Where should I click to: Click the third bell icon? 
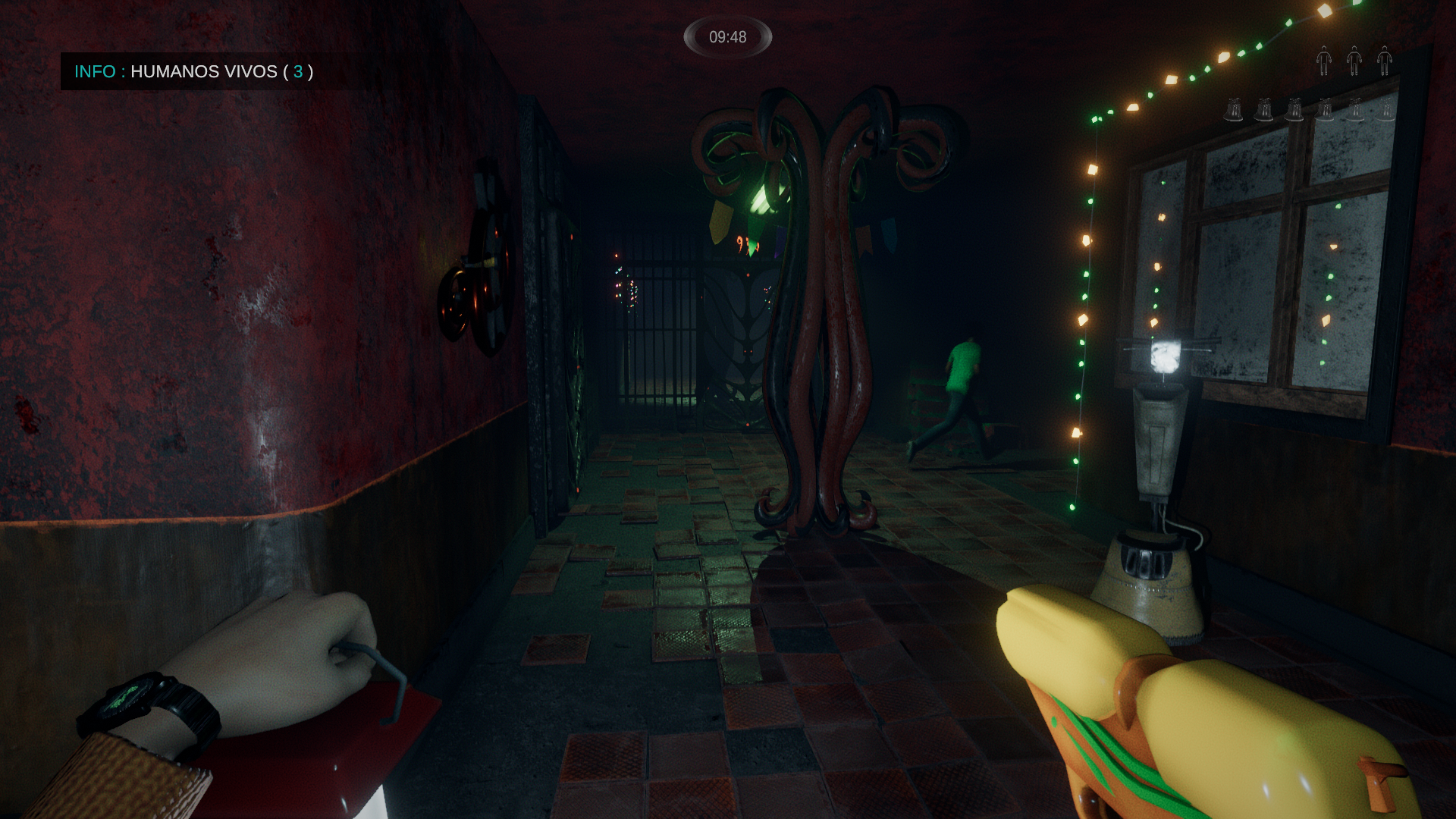(1294, 110)
